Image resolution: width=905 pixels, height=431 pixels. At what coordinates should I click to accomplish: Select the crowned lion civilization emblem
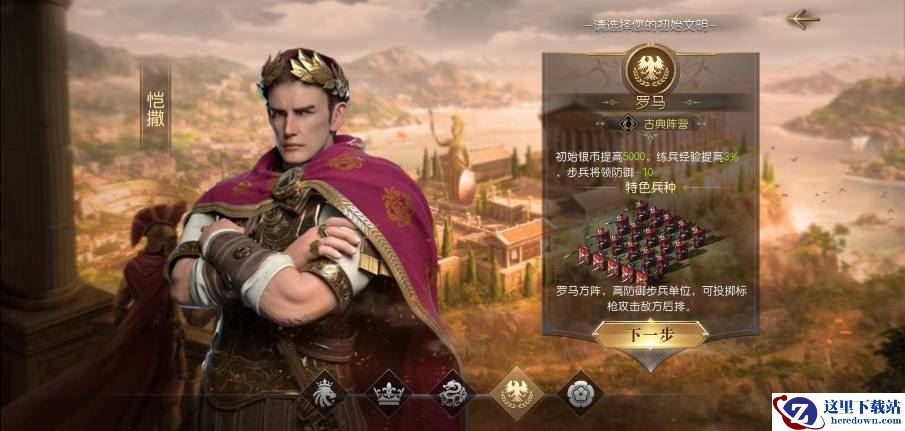[x=325, y=393]
